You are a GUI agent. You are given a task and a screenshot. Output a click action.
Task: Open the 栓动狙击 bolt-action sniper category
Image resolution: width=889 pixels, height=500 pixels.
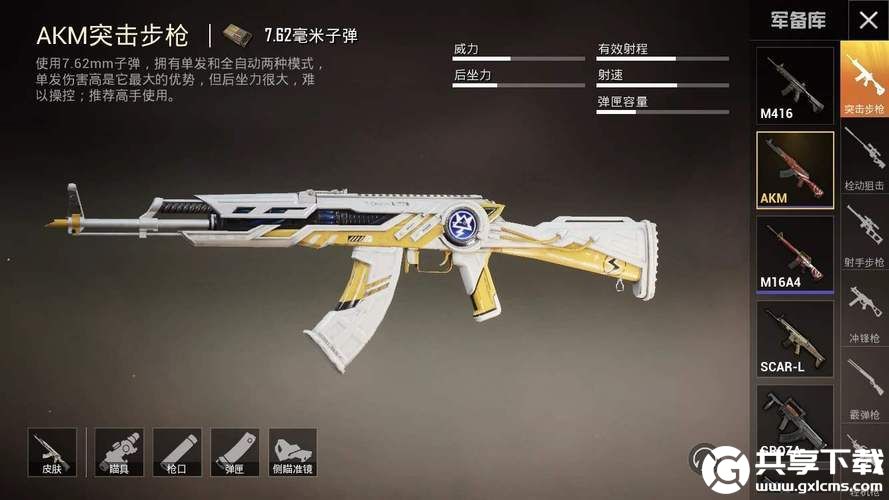[x=864, y=157]
